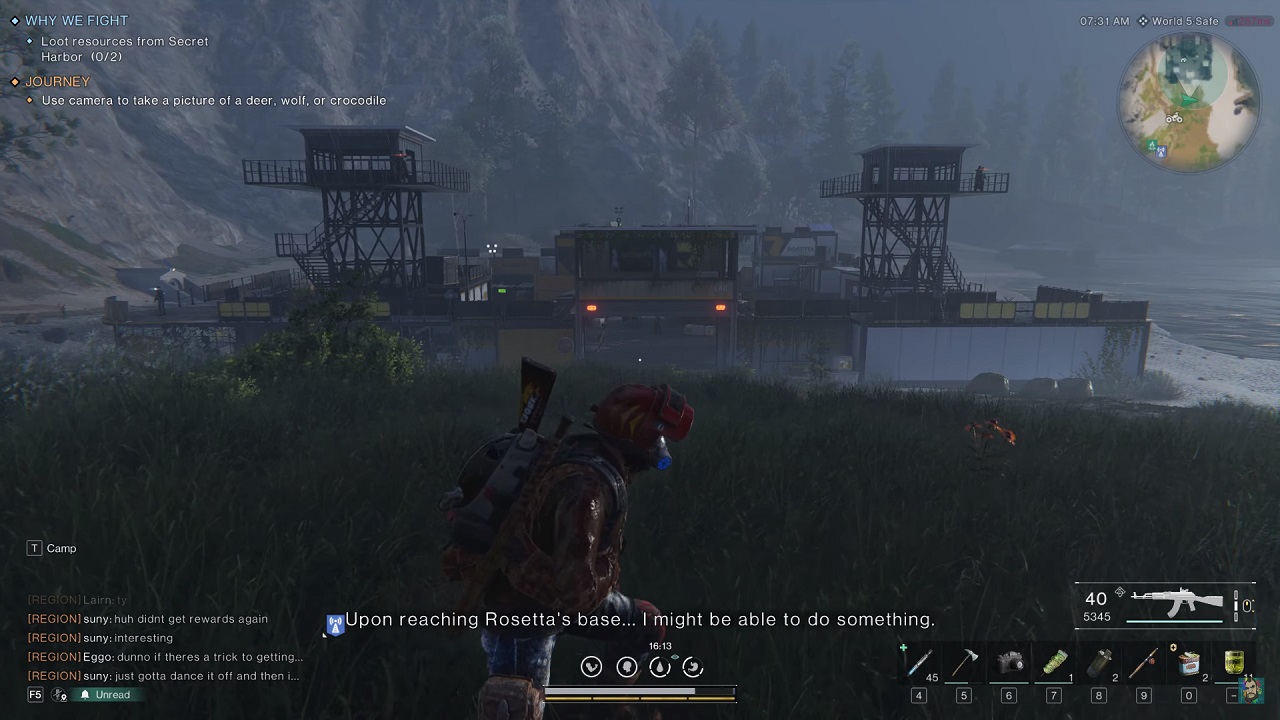
Task: Equip the fishing rod from the hotbar
Action: pos(1143,663)
